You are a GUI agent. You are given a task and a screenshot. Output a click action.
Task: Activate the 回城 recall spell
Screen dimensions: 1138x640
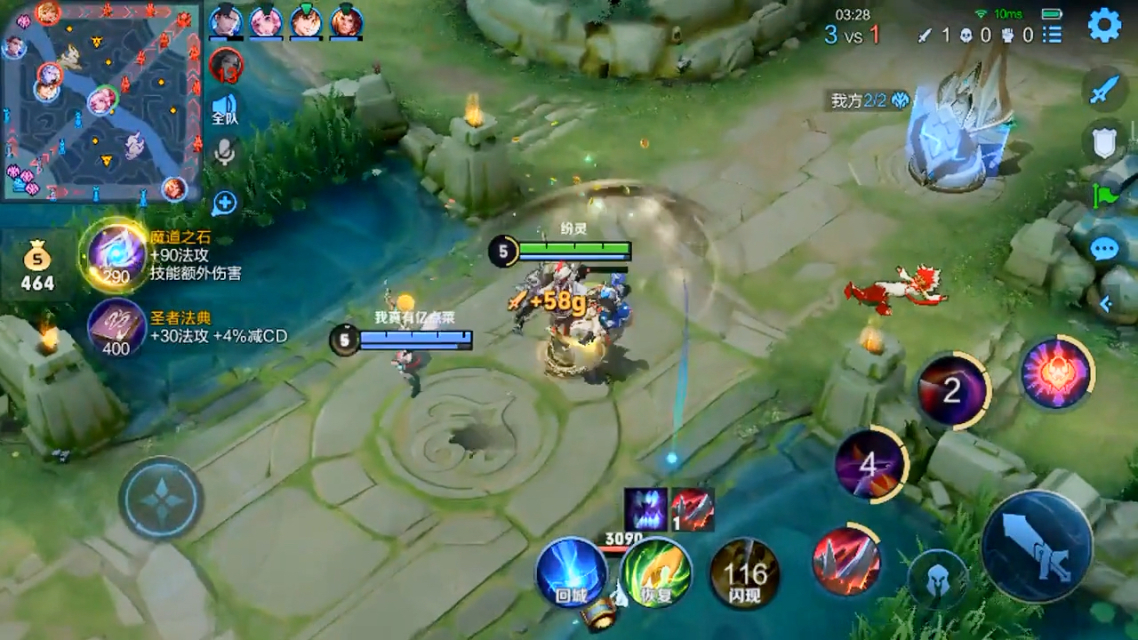pyautogui.click(x=571, y=572)
